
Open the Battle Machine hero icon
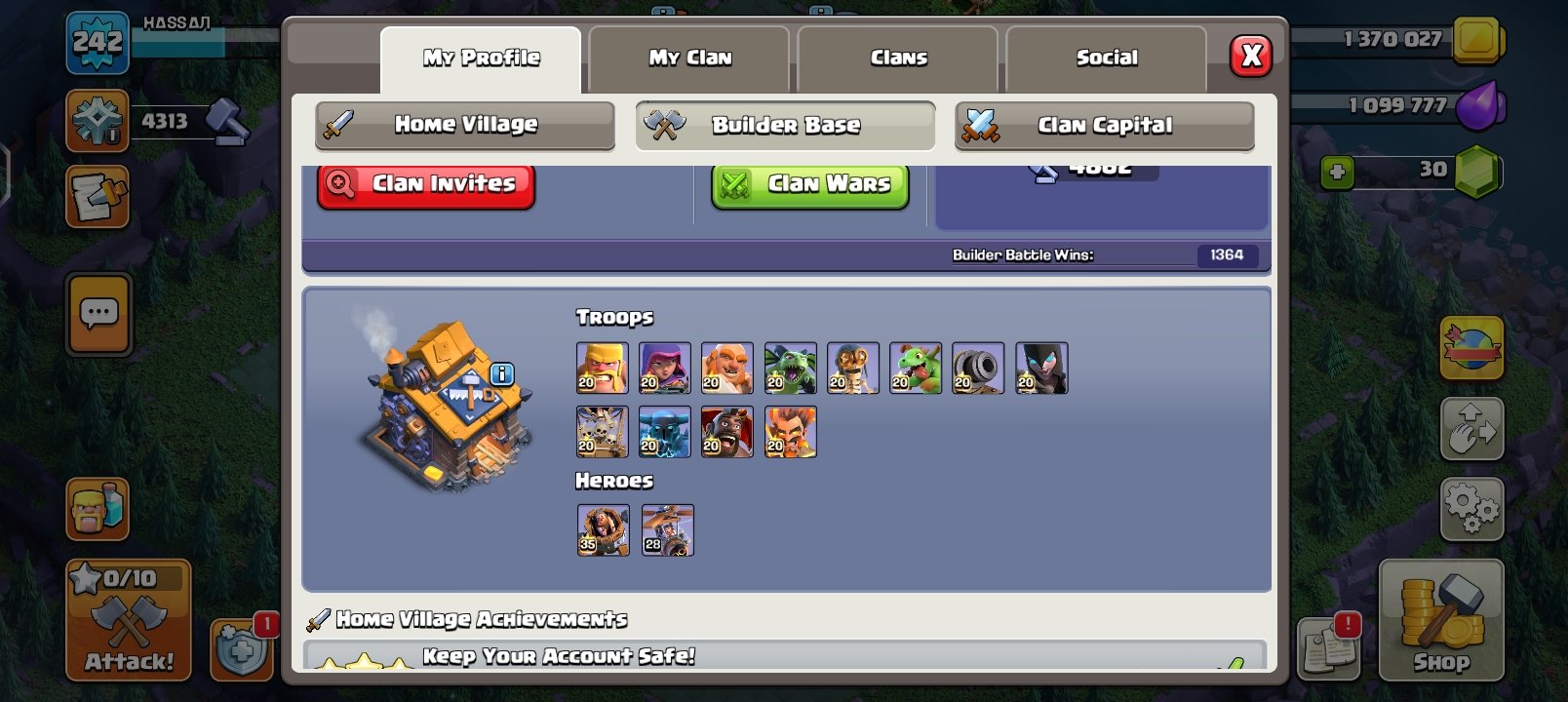[604, 530]
